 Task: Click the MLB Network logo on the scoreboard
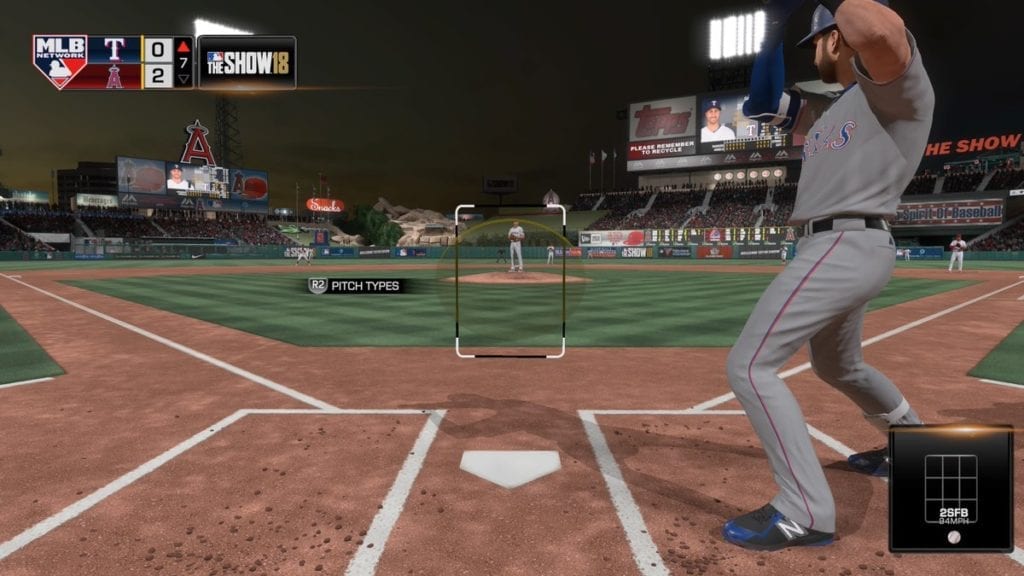tap(59, 62)
